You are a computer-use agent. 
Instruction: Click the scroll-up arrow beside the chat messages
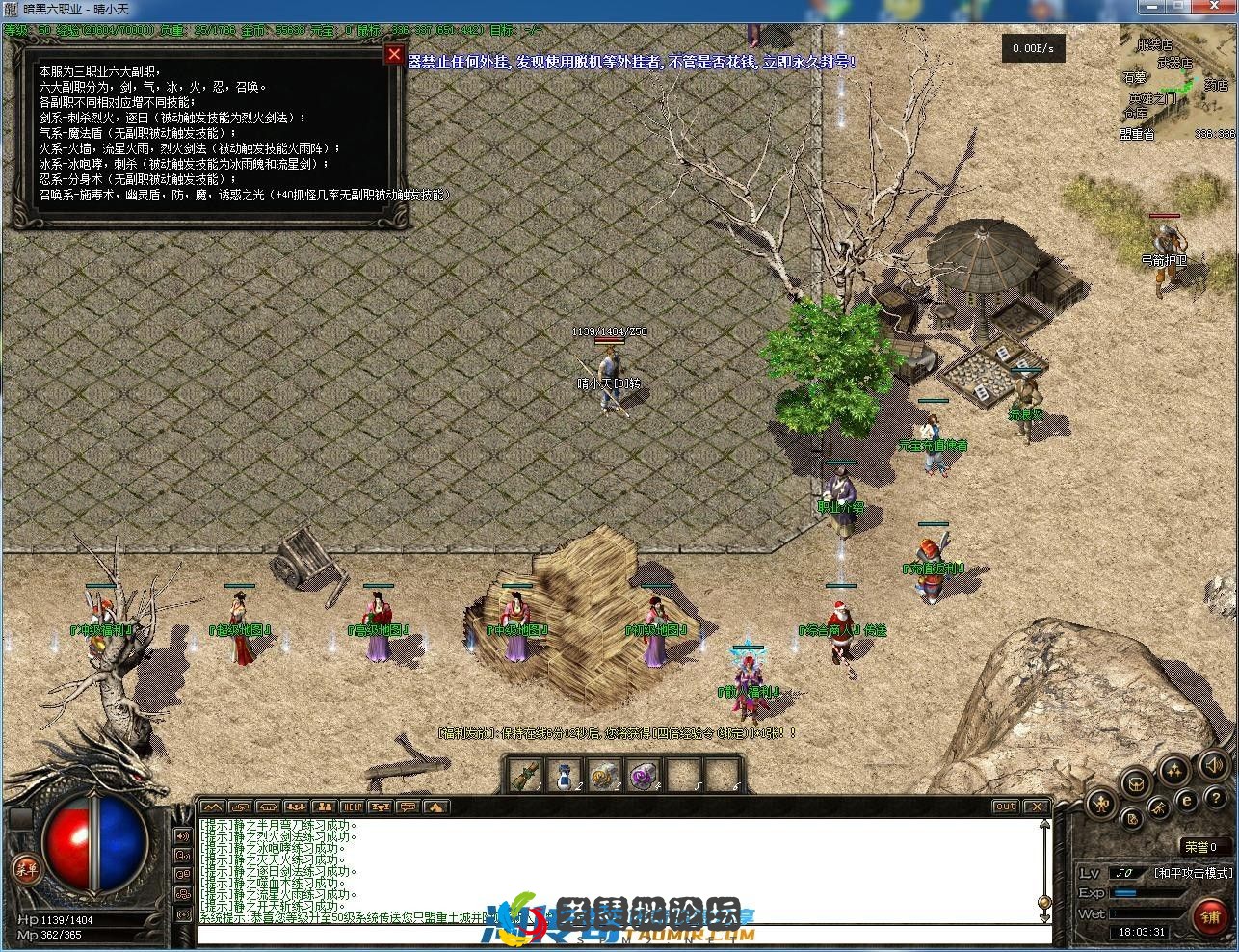point(1043,823)
